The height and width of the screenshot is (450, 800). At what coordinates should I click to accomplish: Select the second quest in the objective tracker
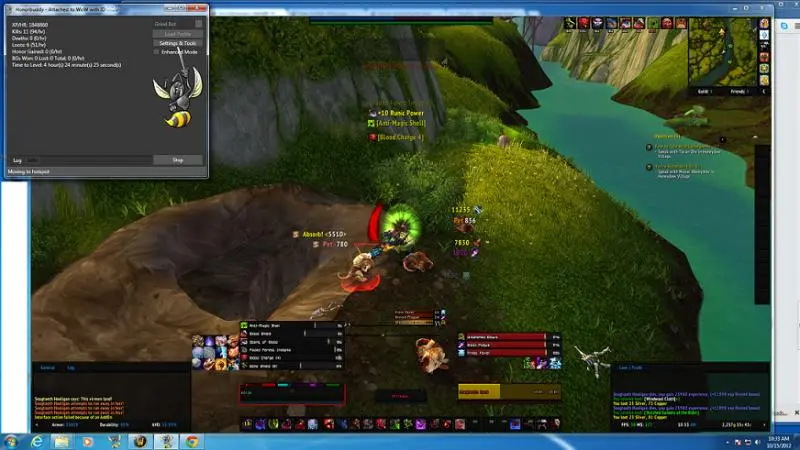[688, 166]
